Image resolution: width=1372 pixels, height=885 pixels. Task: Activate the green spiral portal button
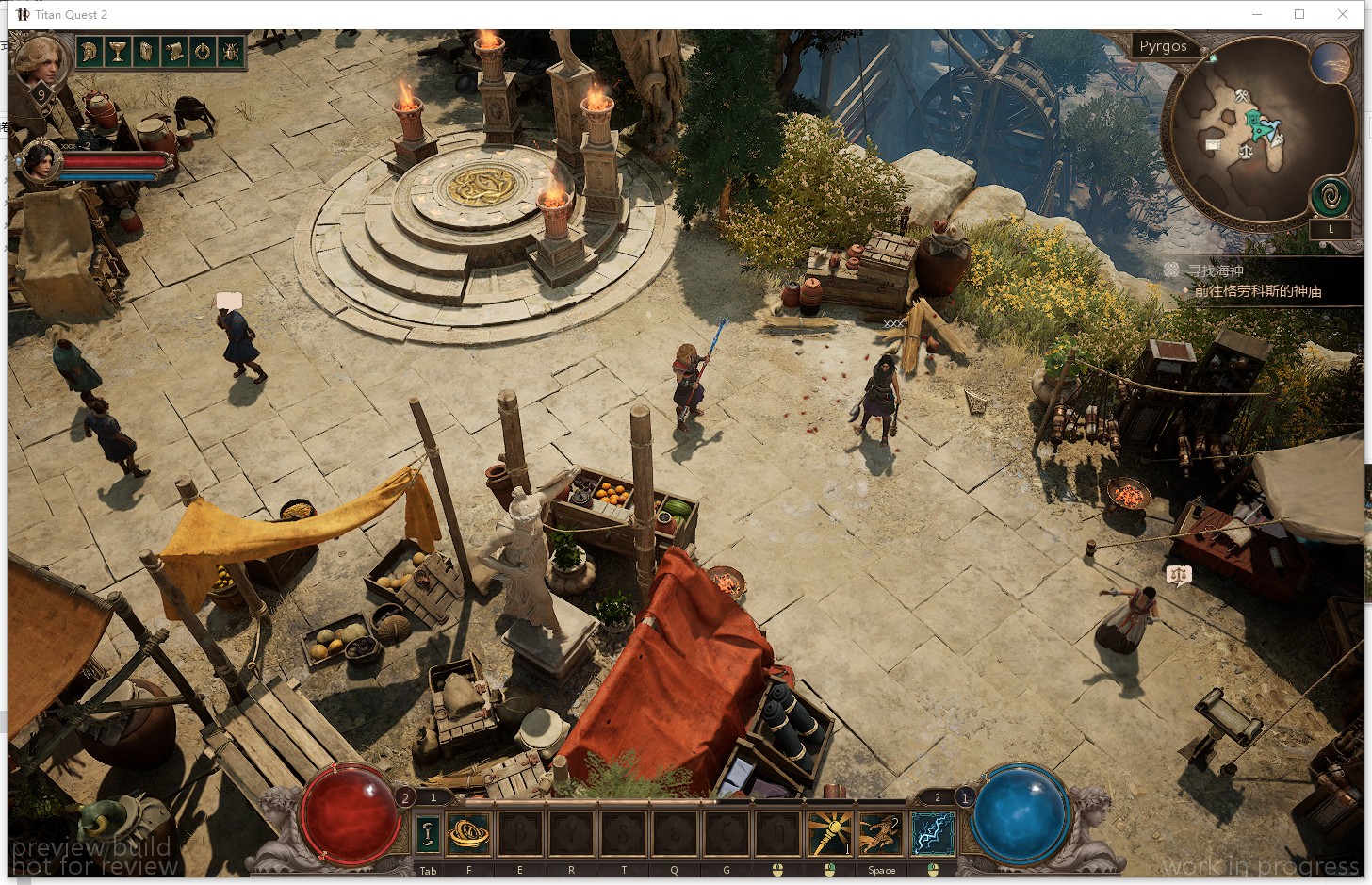1331,198
